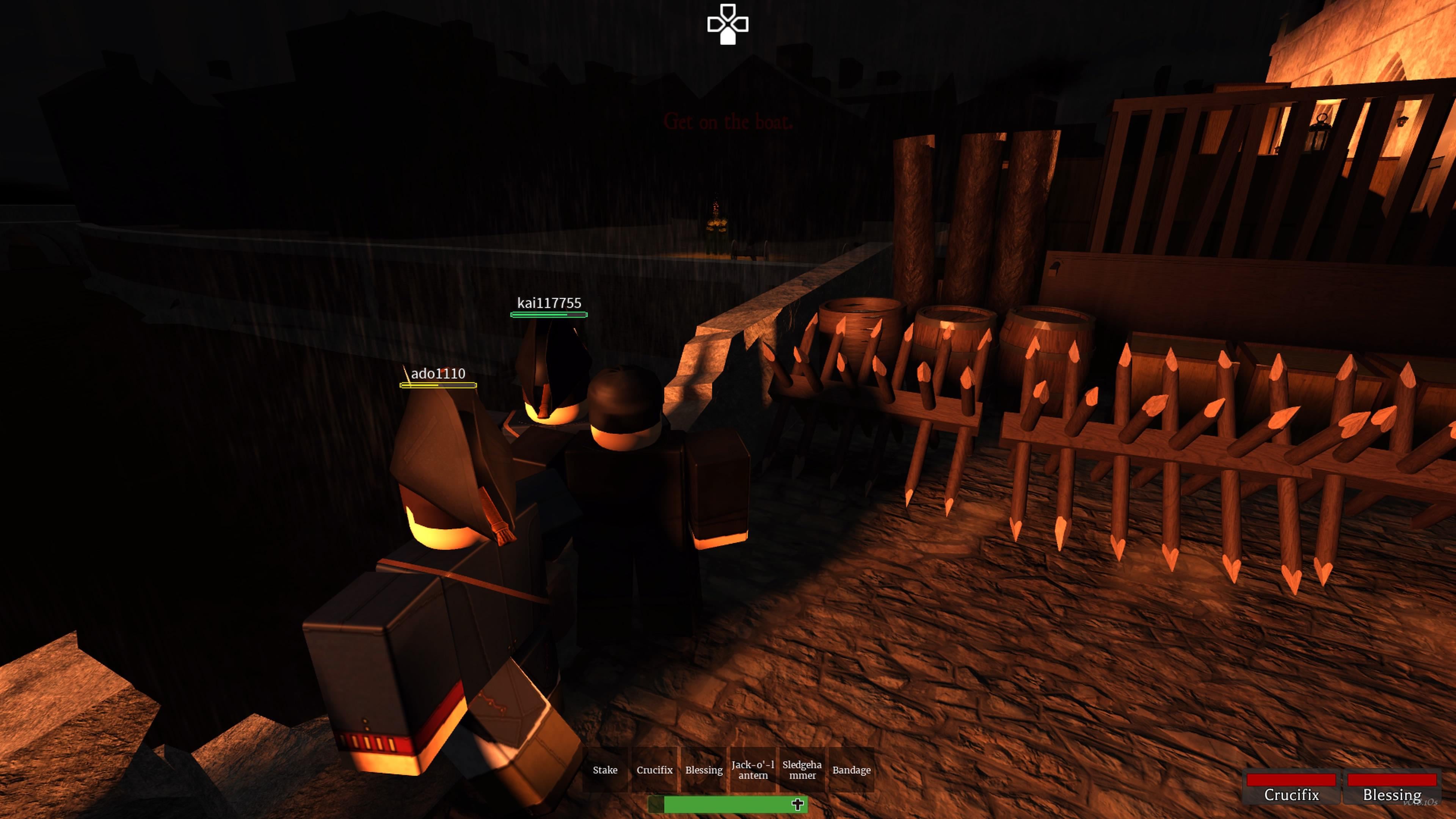The width and height of the screenshot is (1456, 819).
Task: Click the D-pad icon at the top
Action: (x=728, y=24)
